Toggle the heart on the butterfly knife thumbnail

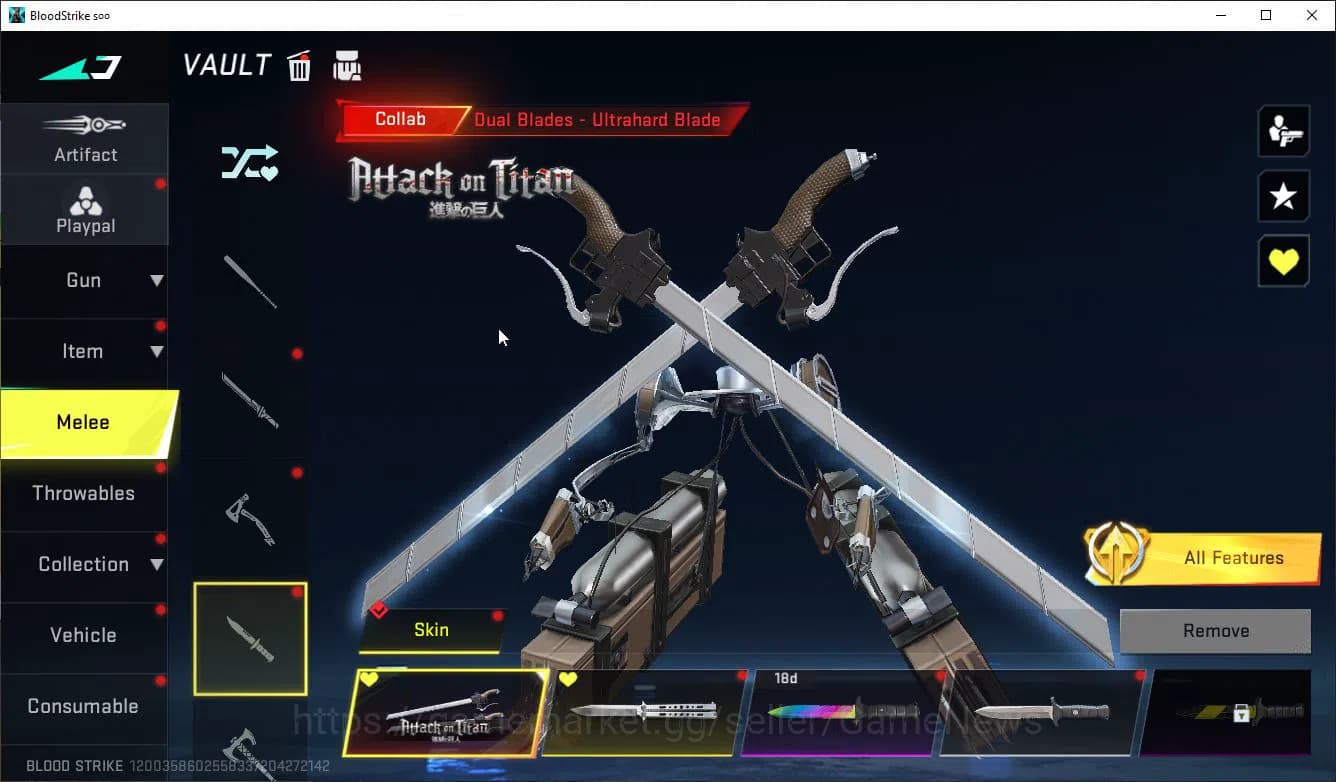point(569,678)
